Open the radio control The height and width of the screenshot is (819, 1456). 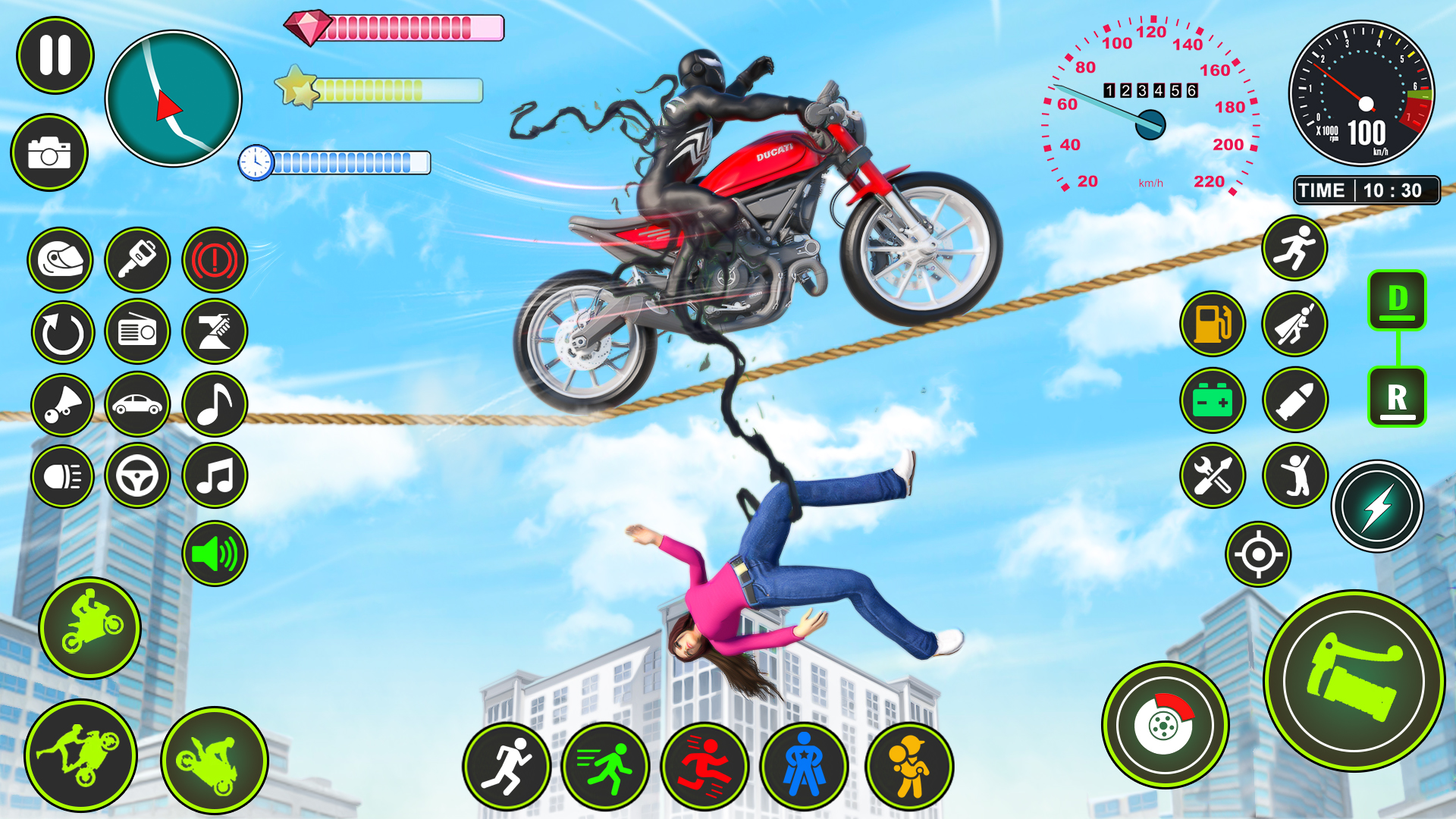pyautogui.click(x=137, y=332)
